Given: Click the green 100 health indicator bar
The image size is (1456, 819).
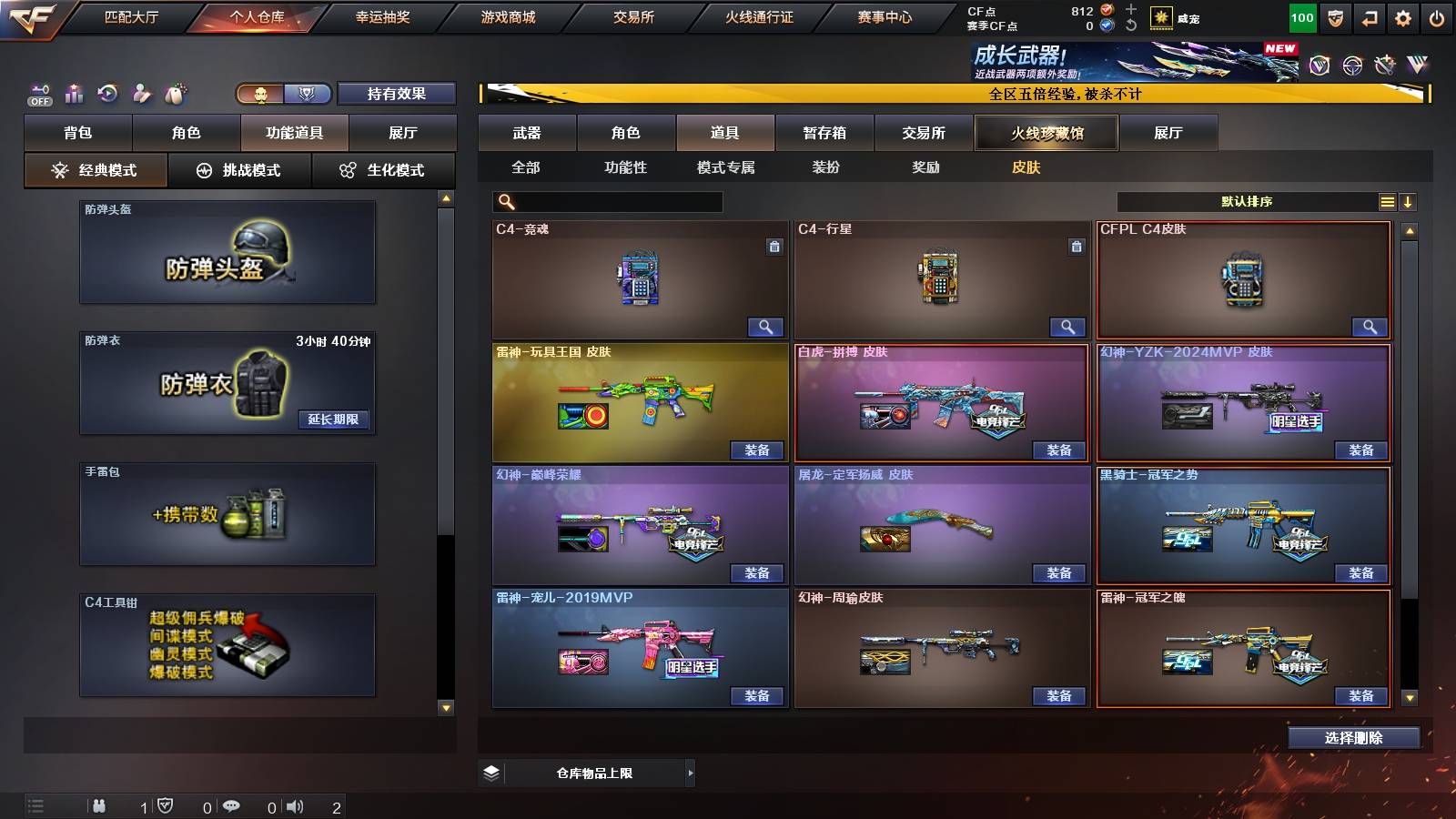Looking at the screenshot, I should click(1301, 17).
